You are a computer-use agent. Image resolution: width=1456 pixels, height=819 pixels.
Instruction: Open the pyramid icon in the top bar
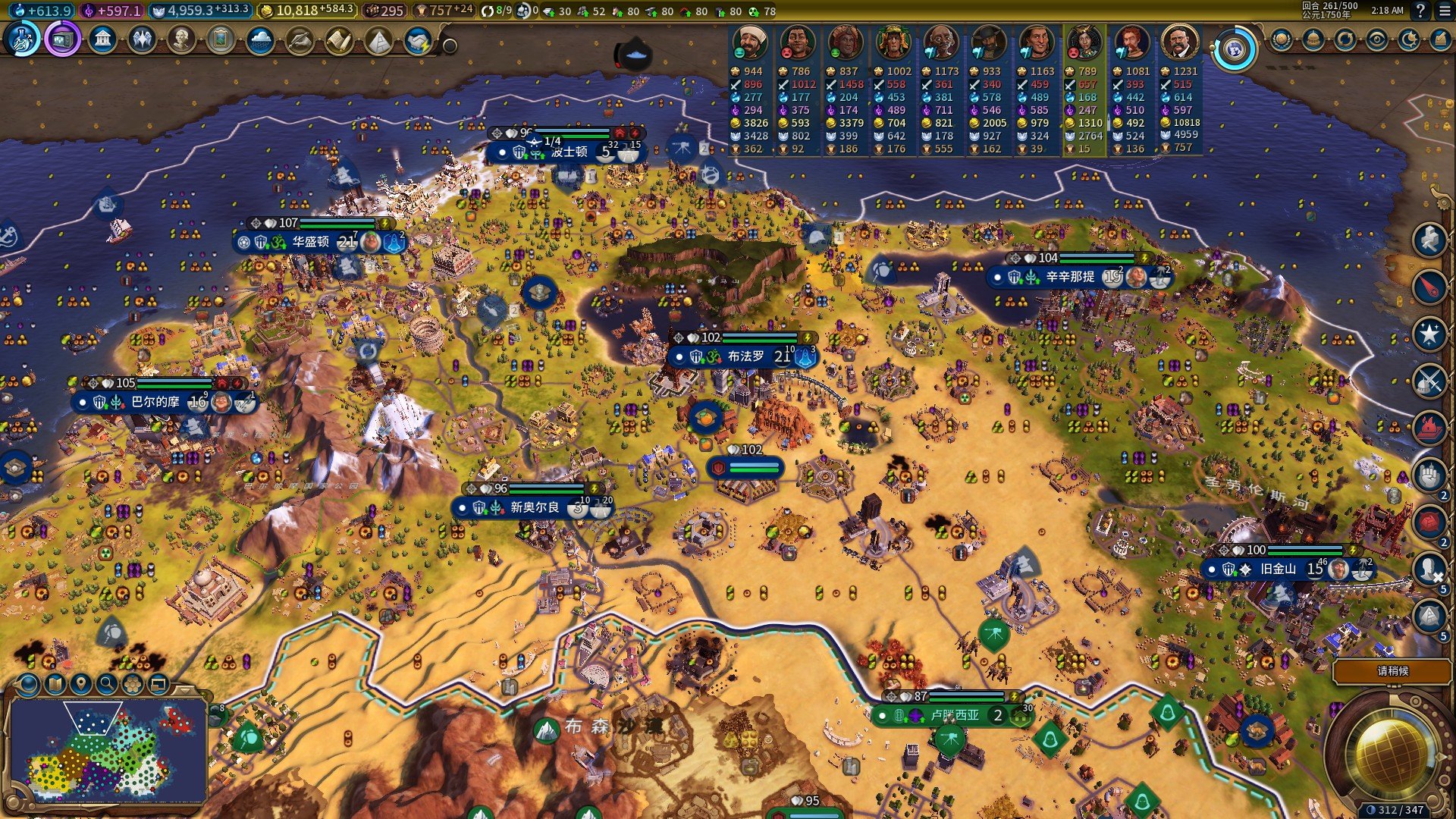point(378,39)
